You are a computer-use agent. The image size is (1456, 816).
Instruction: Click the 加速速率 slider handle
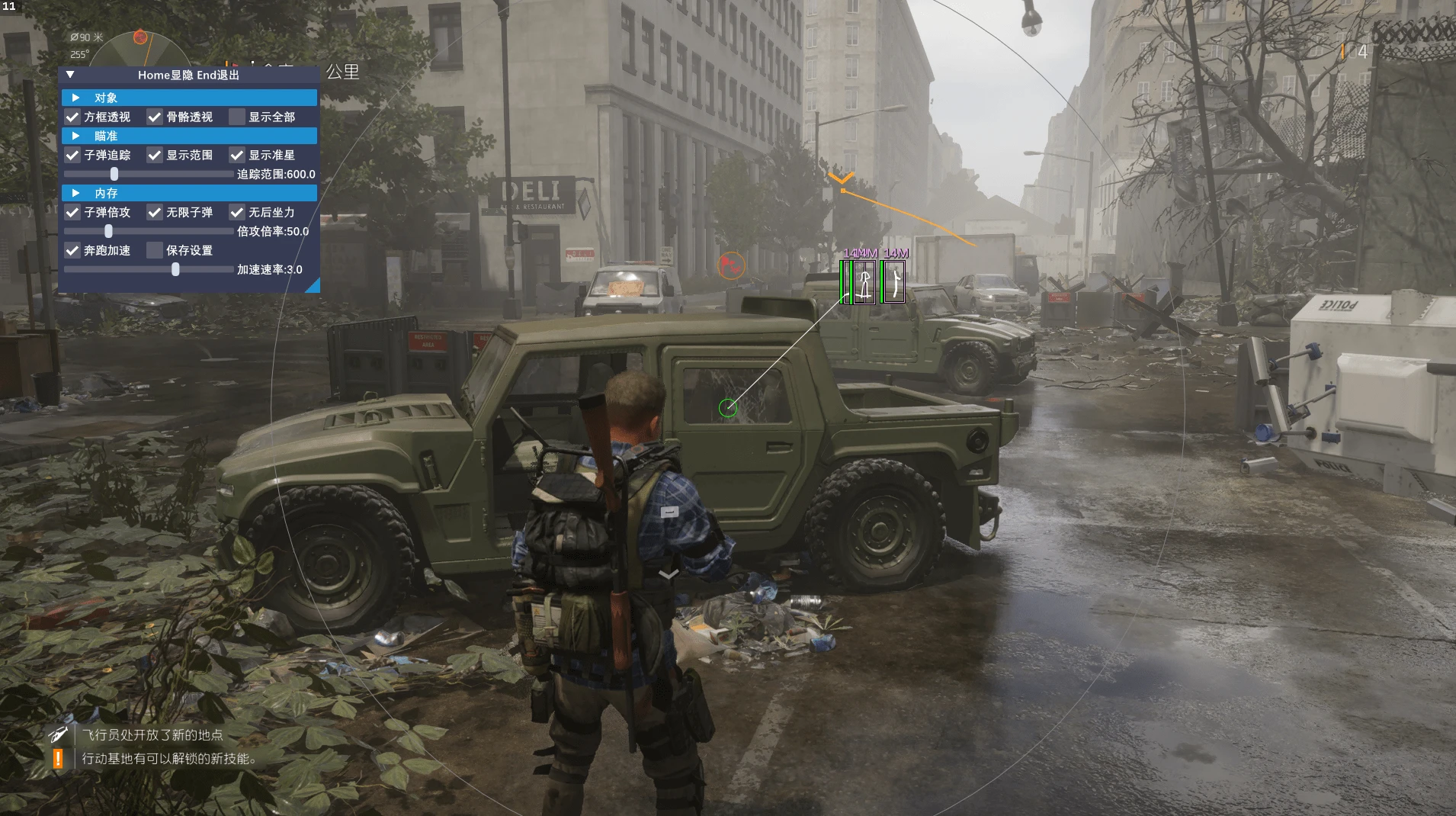(175, 269)
